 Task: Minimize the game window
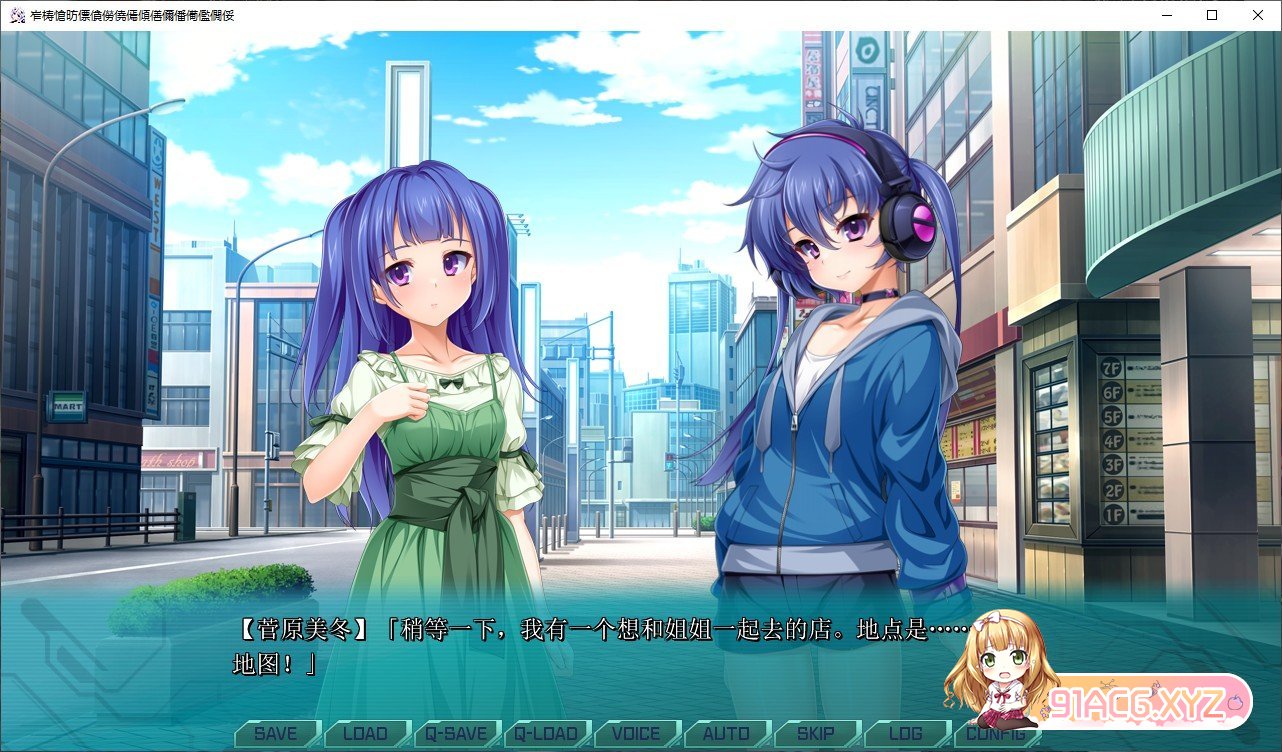coord(1166,15)
